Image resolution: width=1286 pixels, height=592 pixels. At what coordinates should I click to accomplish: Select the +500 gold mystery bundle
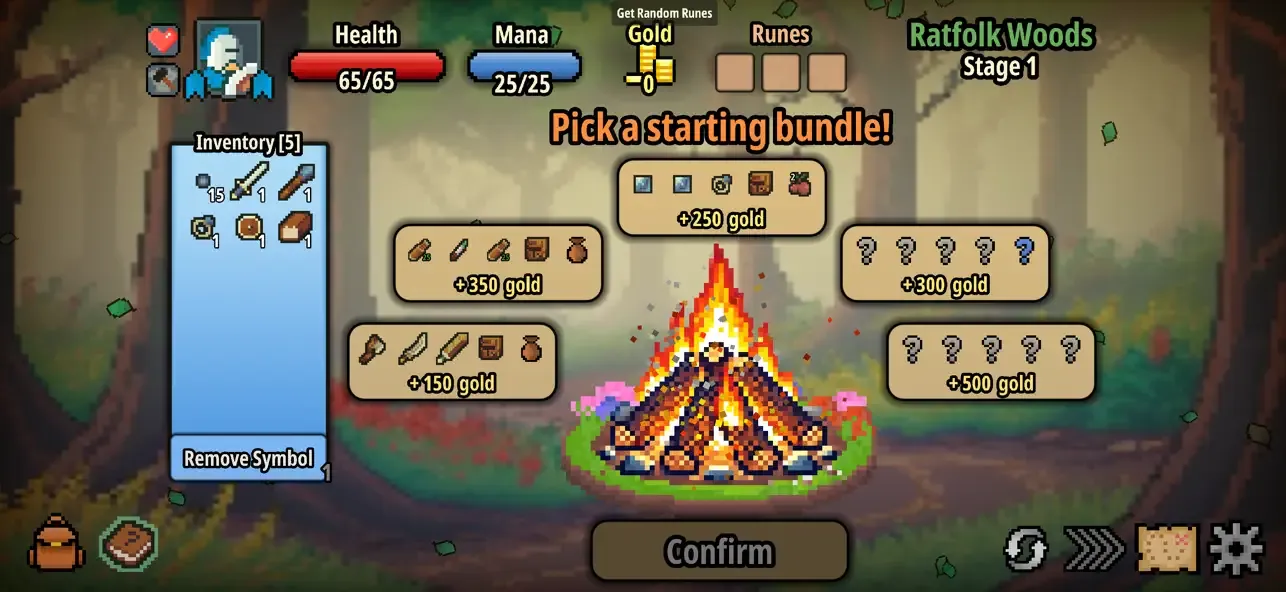tap(991, 361)
